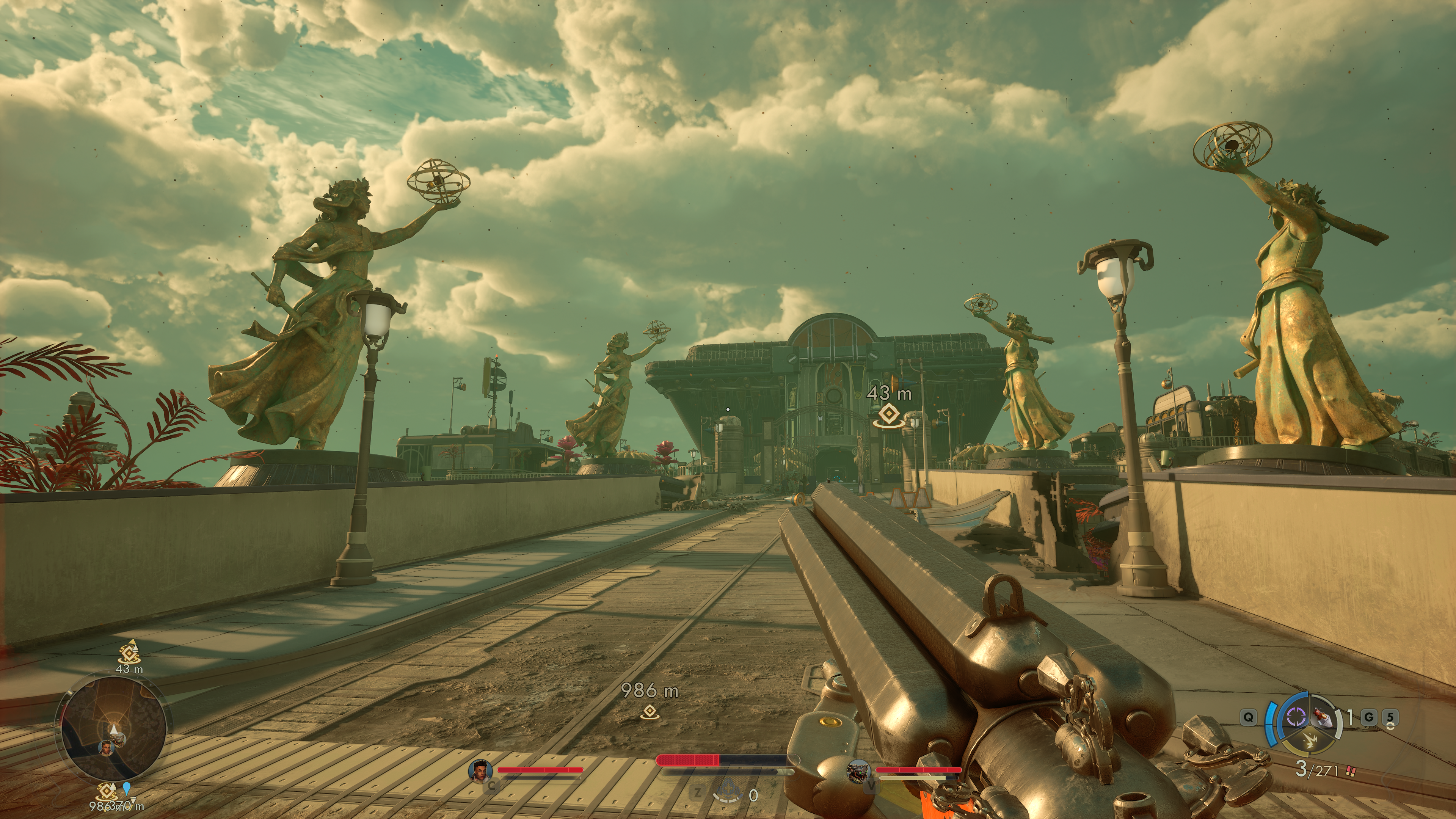Viewport: 1456px width, 819px height.
Task: Select the robot companion portrait
Action: [x=858, y=771]
